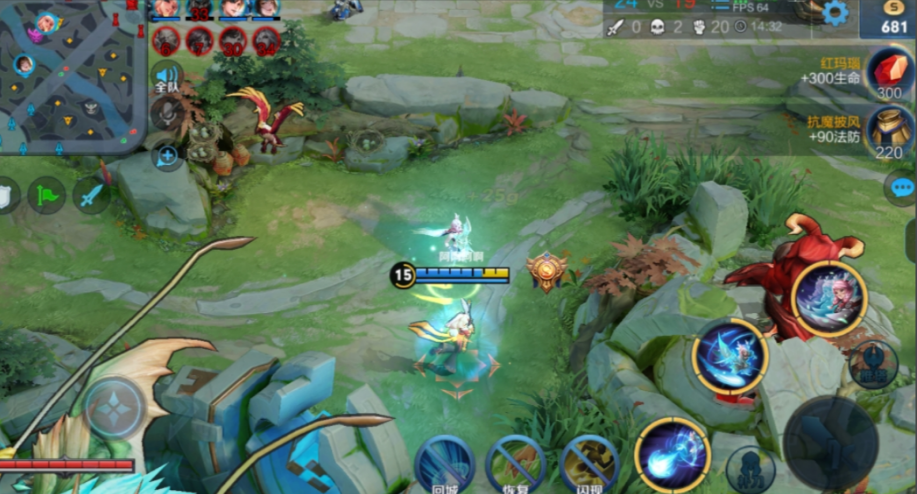
Task: Toggle the muted microphone button
Action: coord(166,115)
